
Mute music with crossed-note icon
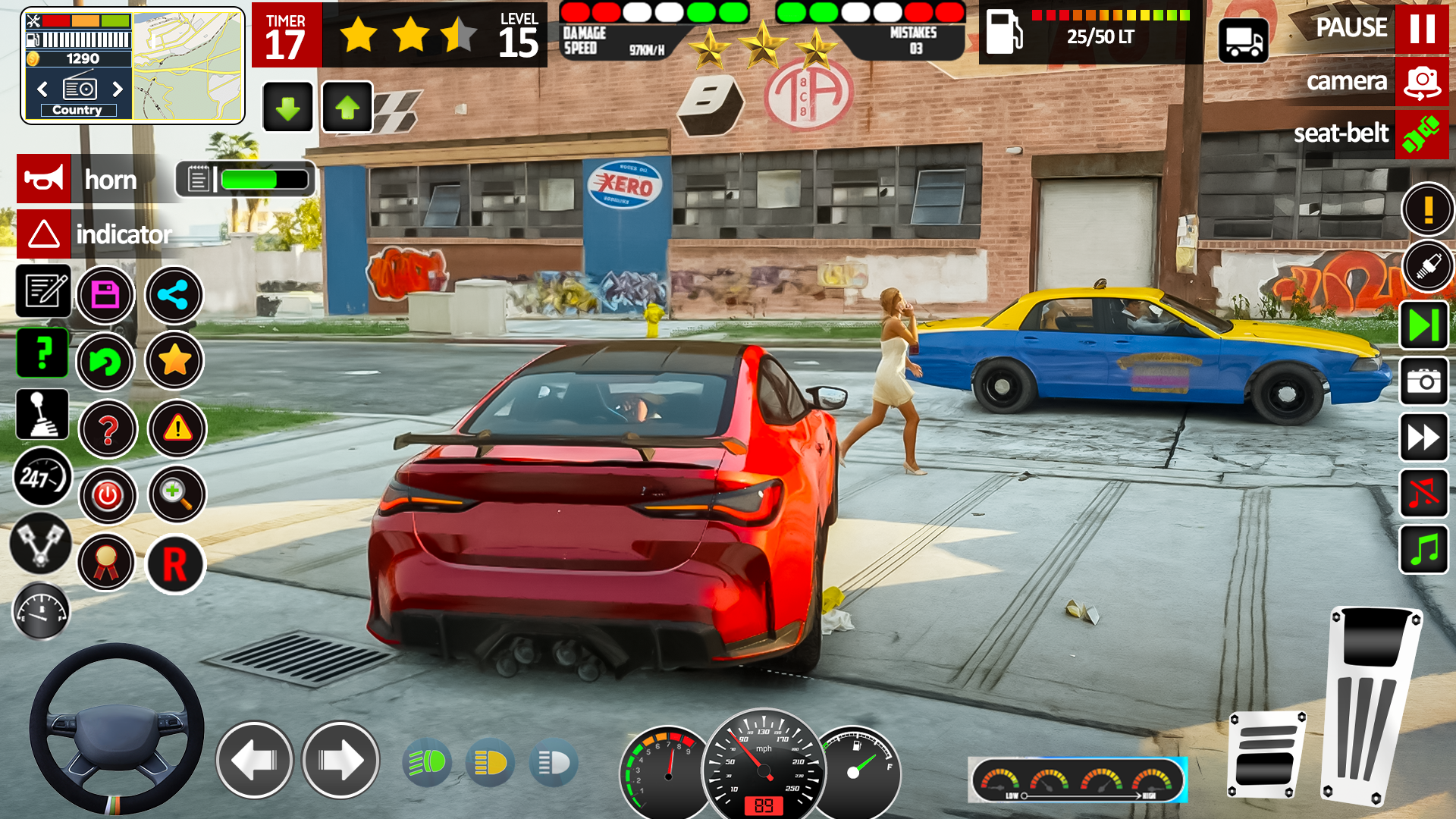[1423, 493]
